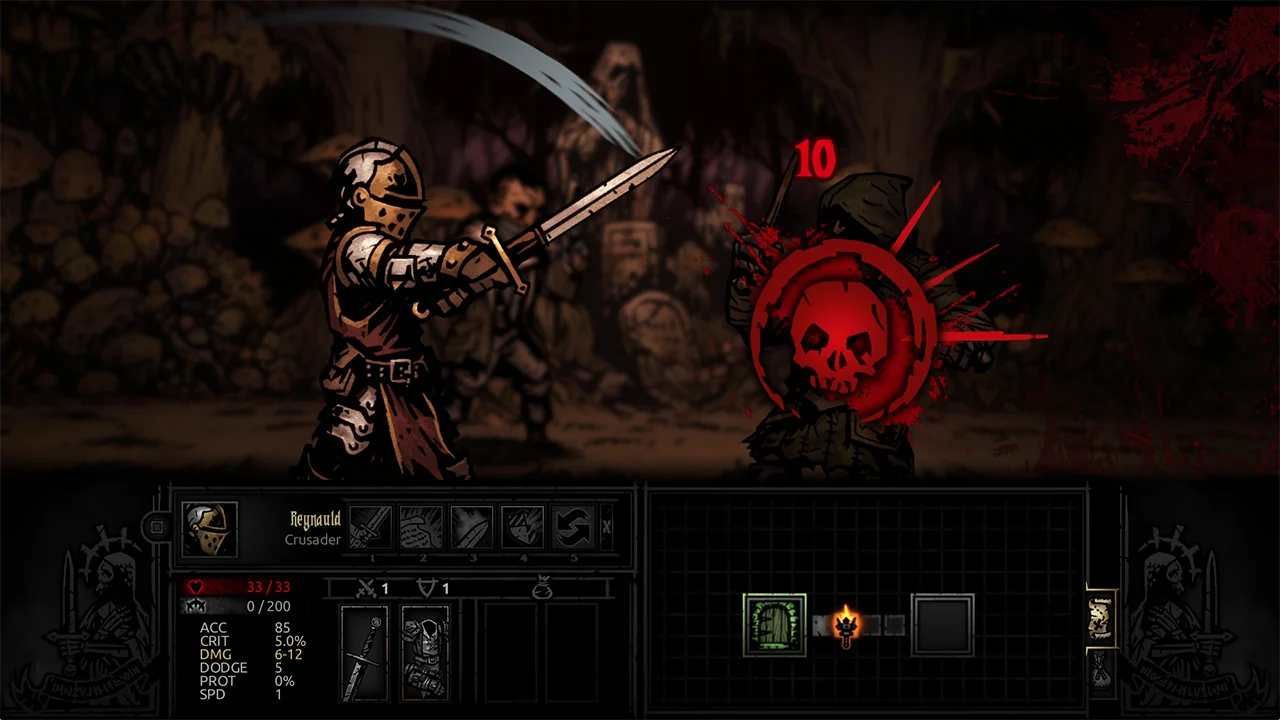Screen dimensions: 1280x720
Task: Click the DMG stat label in the stats list
Action: [x=216, y=654]
